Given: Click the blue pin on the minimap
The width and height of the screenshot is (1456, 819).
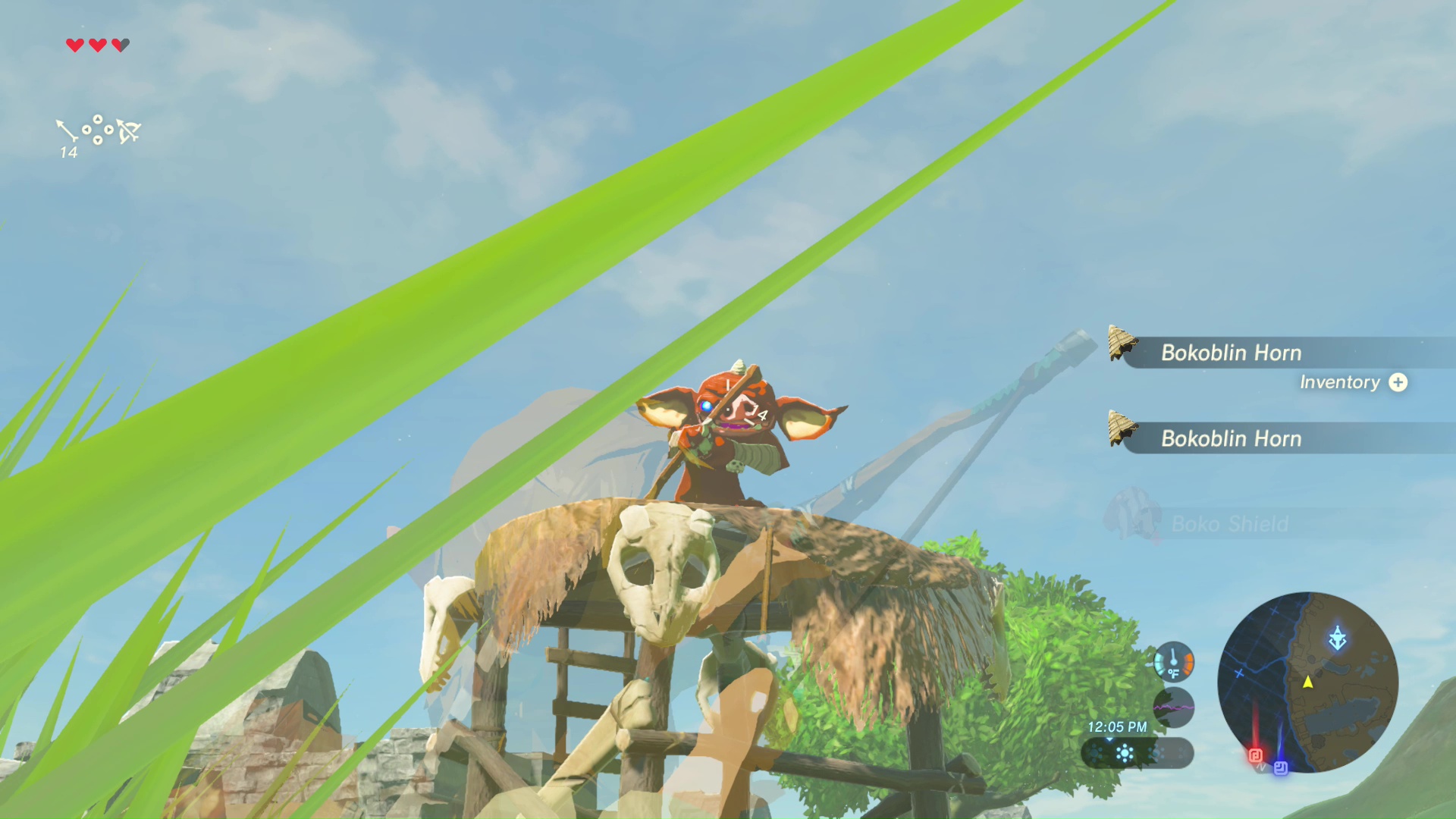Looking at the screenshot, I should click(1281, 768).
